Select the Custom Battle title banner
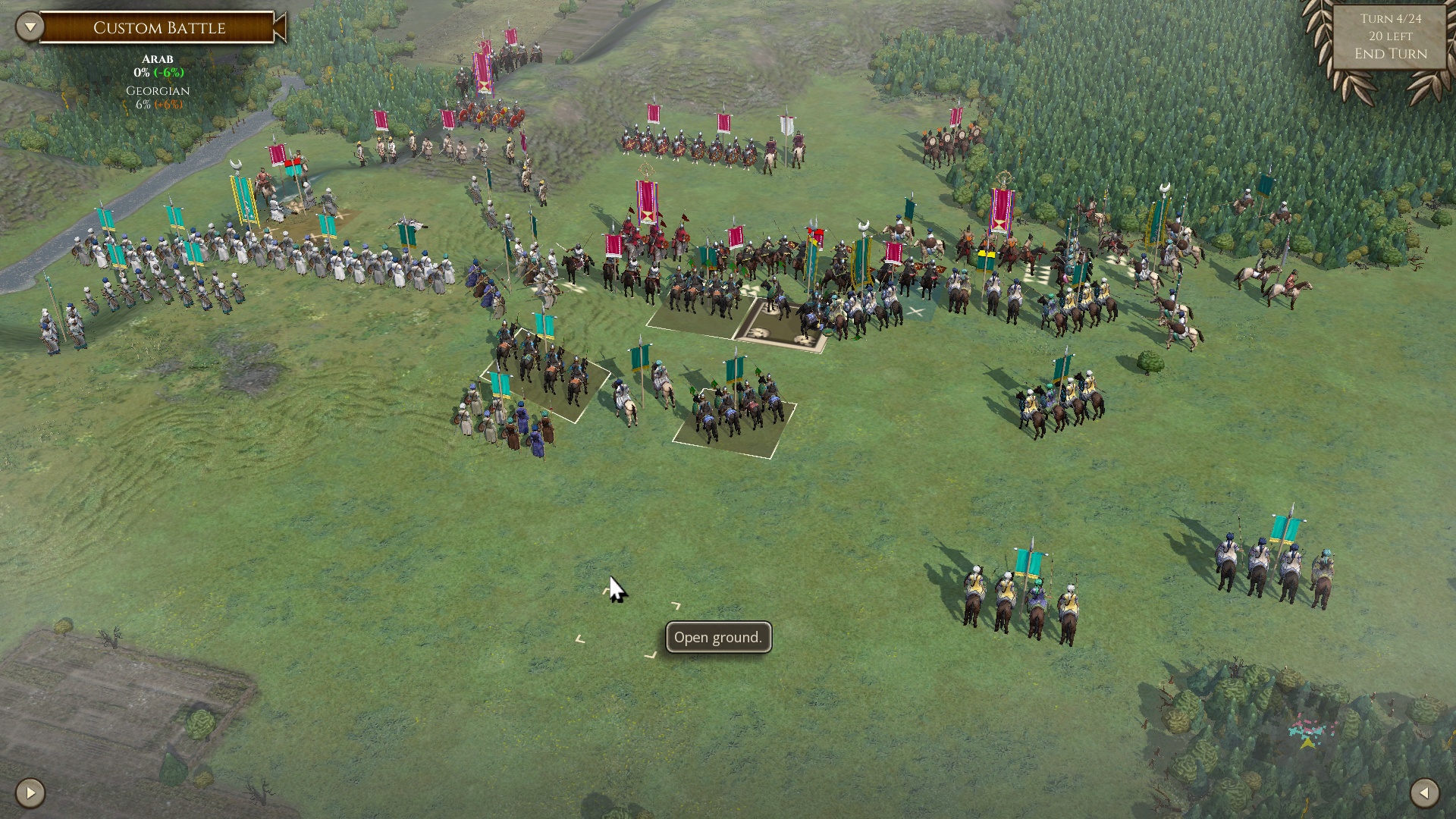This screenshot has height=819, width=1456. click(159, 28)
